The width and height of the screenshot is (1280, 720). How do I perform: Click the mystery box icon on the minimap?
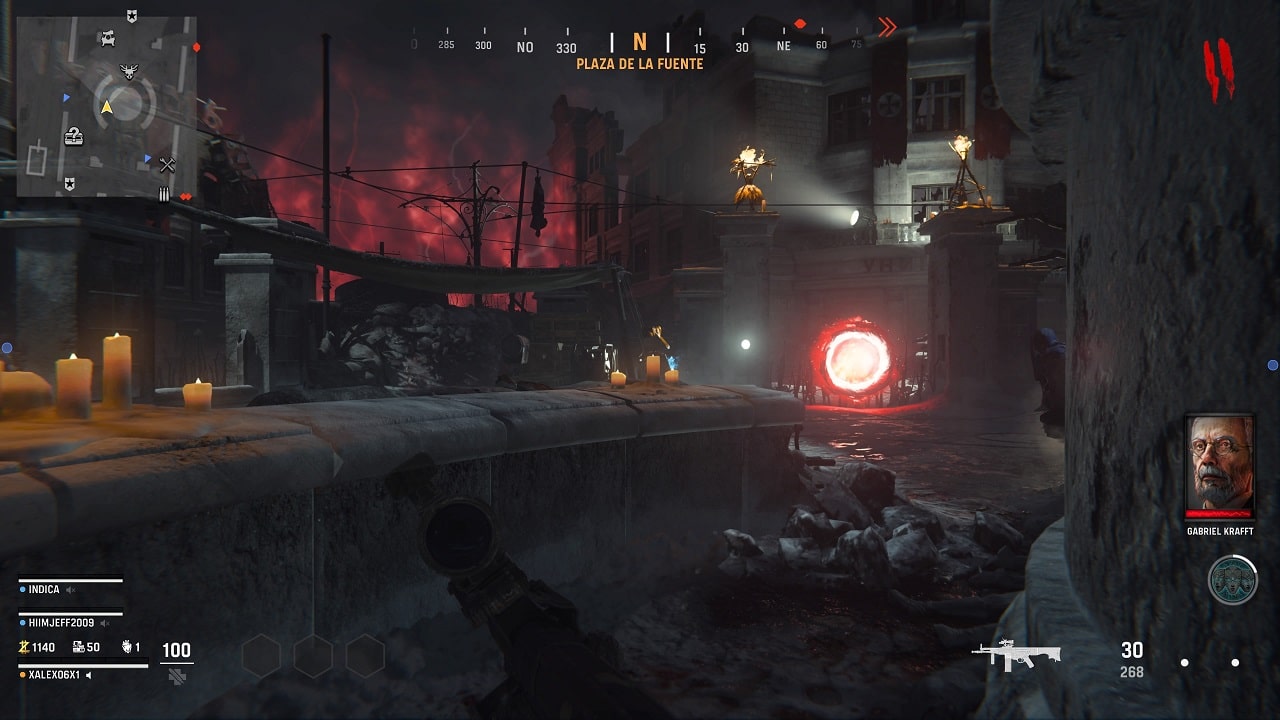74,137
